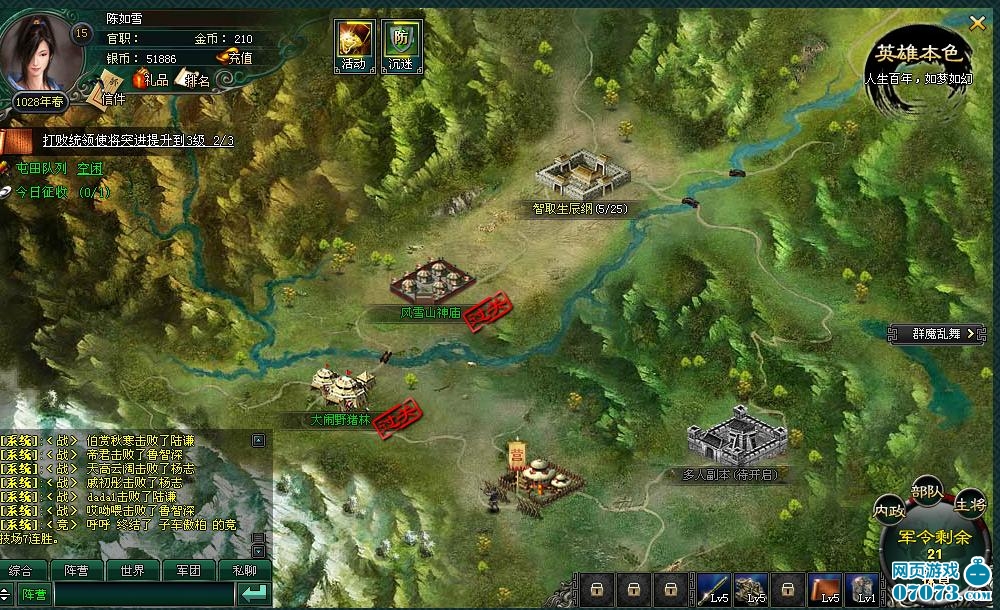
Task: Send chat with the enter arrow button
Action: point(255,594)
